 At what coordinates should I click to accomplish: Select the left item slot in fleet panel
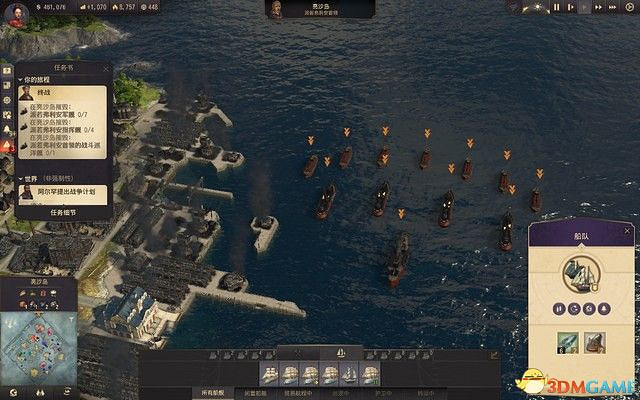click(566, 343)
